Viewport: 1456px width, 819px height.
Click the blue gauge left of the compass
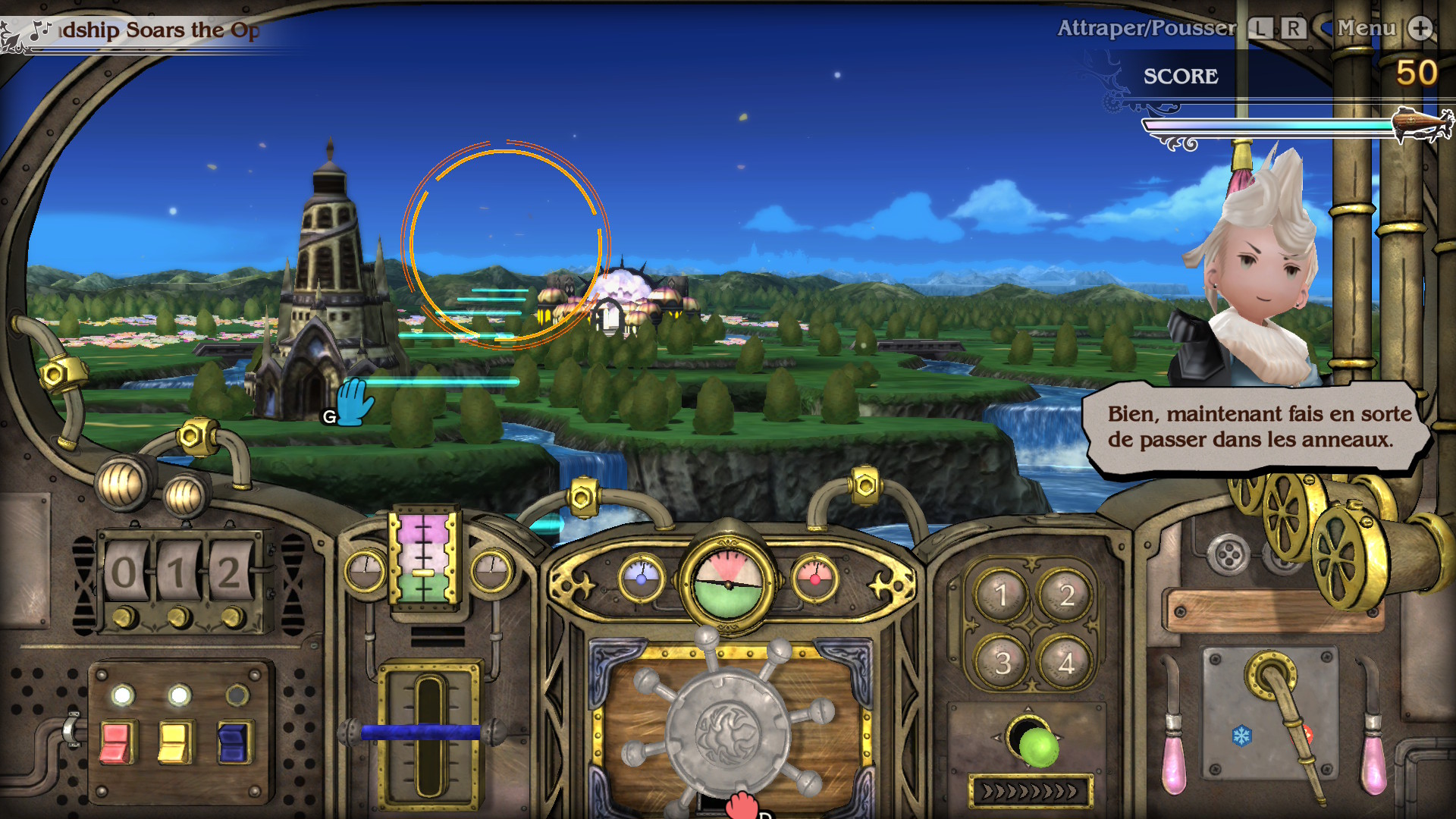click(641, 579)
